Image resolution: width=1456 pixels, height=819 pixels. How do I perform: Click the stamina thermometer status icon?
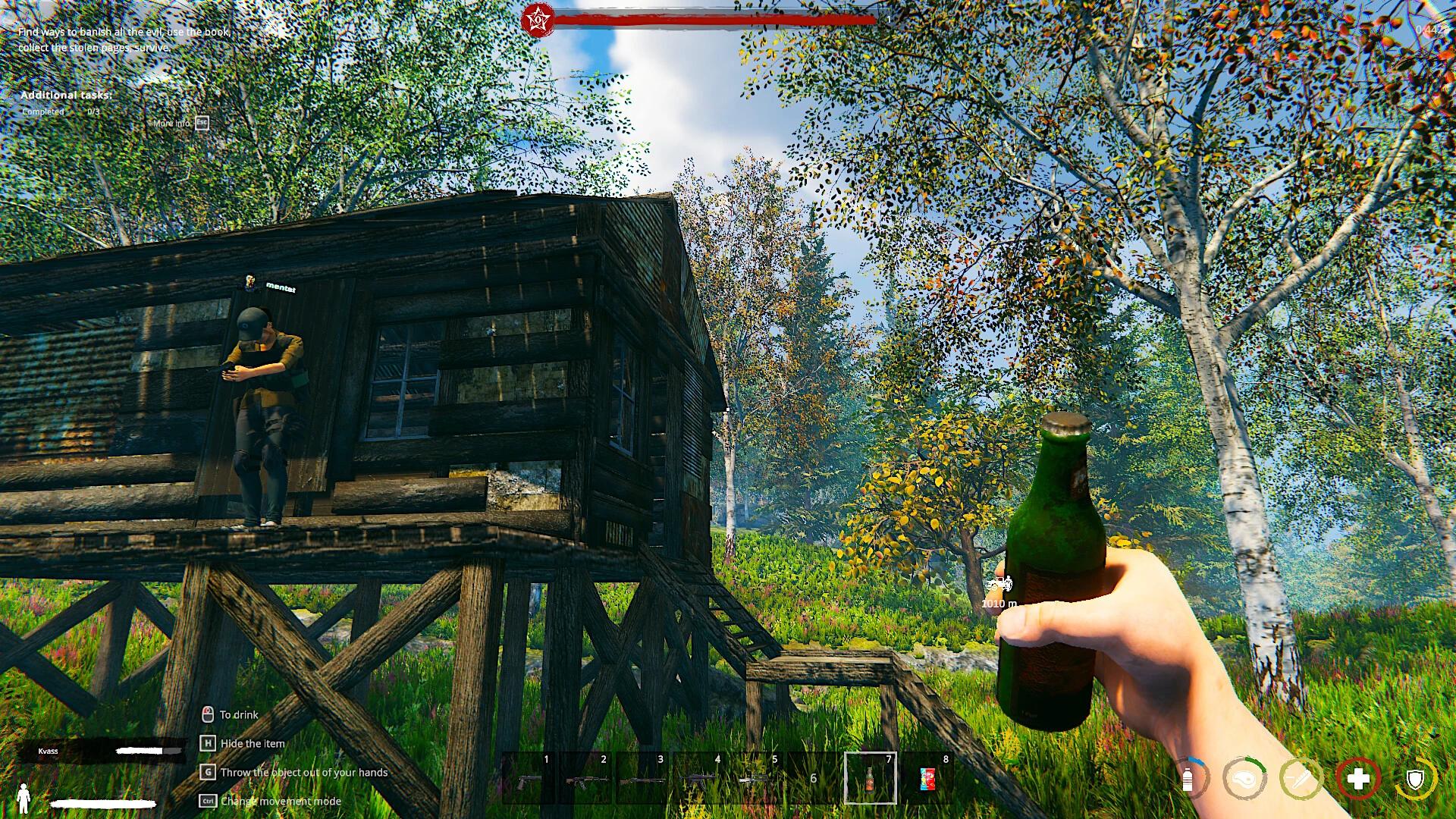tap(1302, 780)
